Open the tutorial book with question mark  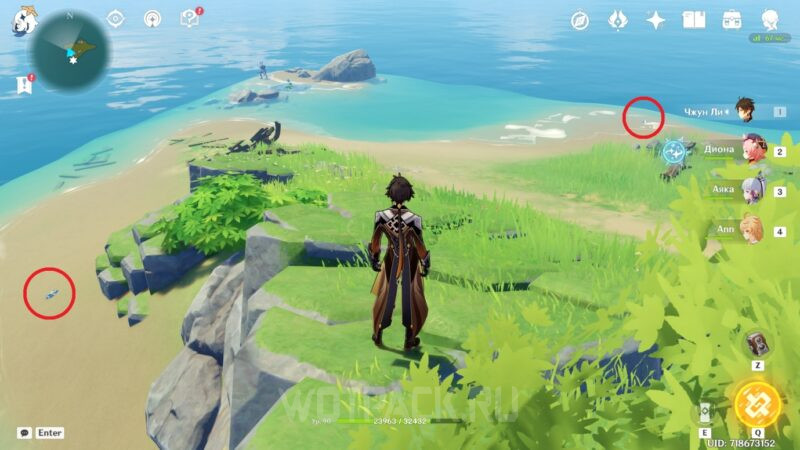[x=189, y=19]
